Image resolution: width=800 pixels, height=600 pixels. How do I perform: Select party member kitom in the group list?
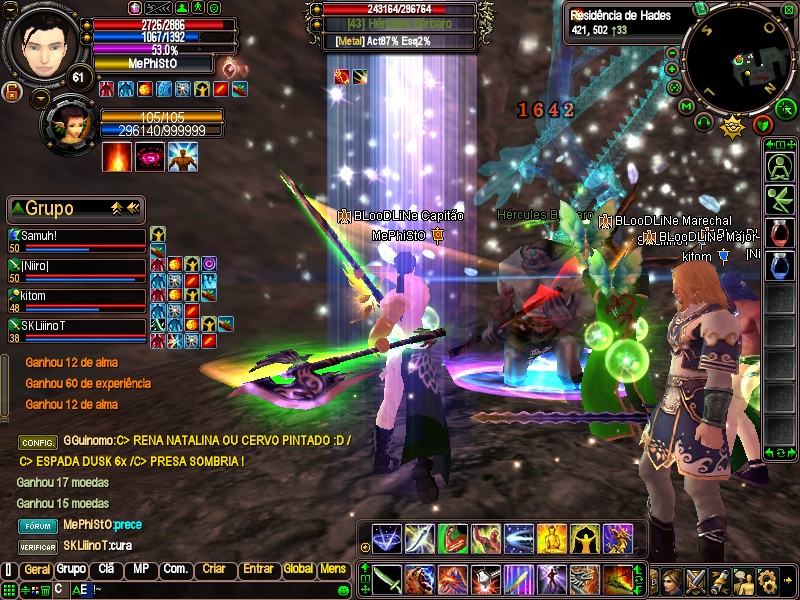pyautogui.click(x=77, y=298)
